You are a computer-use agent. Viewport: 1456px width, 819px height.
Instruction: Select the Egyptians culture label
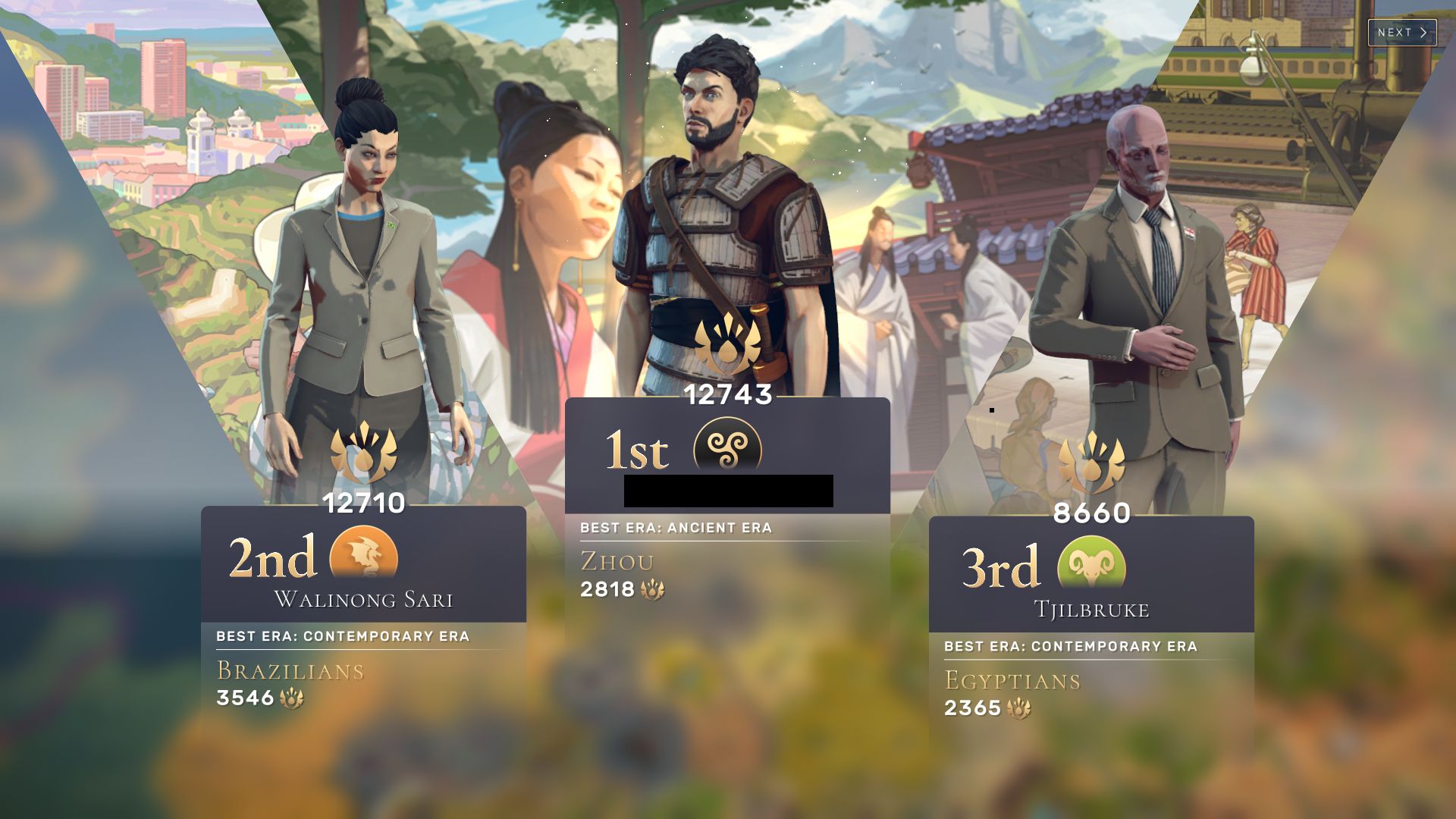(1014, 681)
